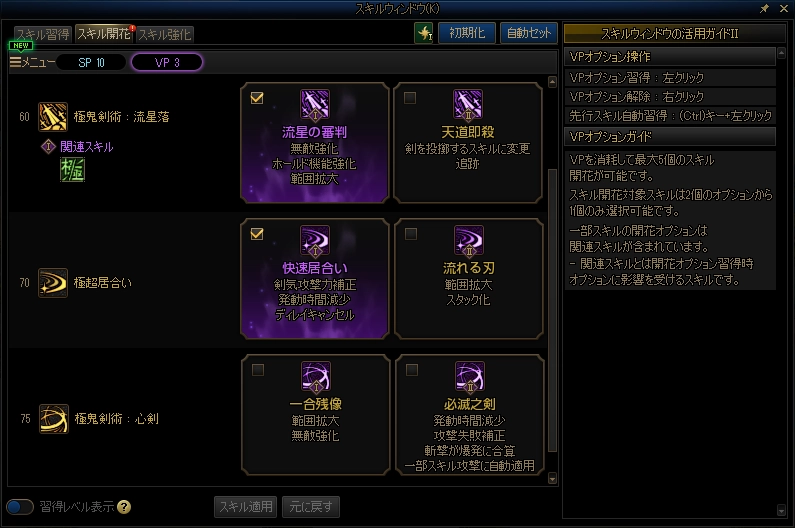Viewport: 795px width, 528px height.
Task: Check the 一合残像 option checkbox
Action: point(257,370)
